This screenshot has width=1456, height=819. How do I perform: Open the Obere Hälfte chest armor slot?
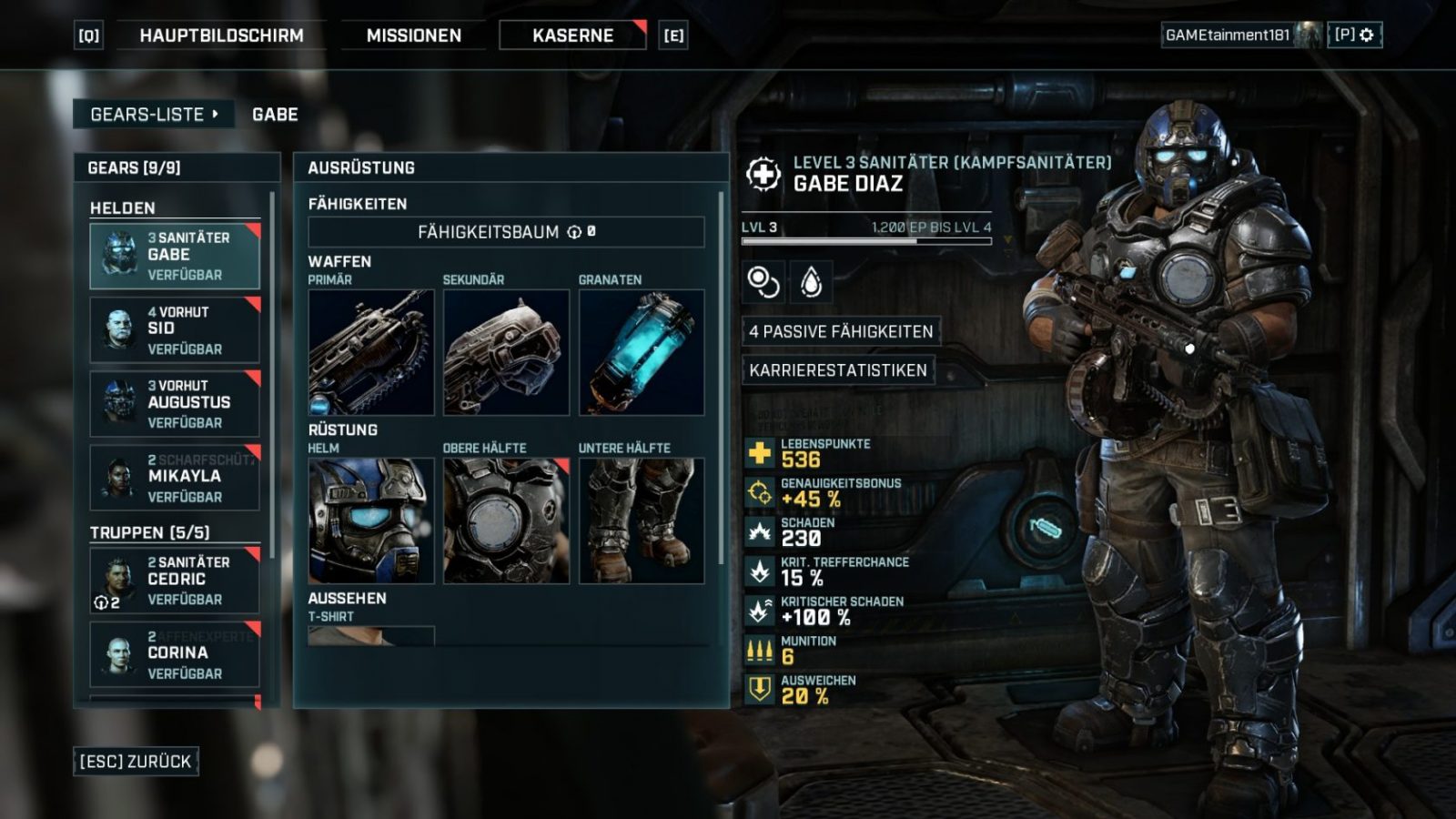(506, 521)
